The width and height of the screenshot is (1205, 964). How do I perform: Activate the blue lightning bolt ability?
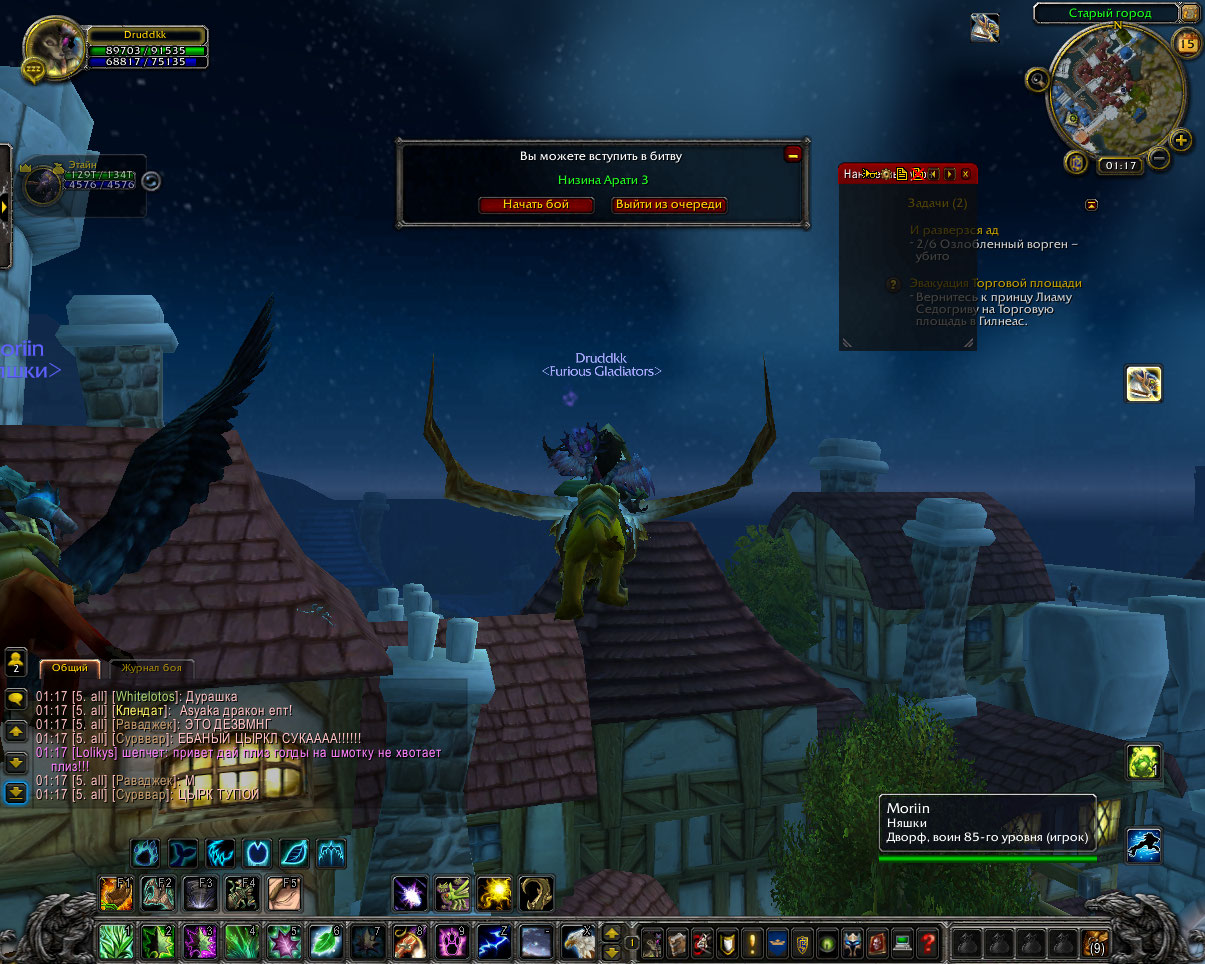pyautogui.click(x=493, y=941)
